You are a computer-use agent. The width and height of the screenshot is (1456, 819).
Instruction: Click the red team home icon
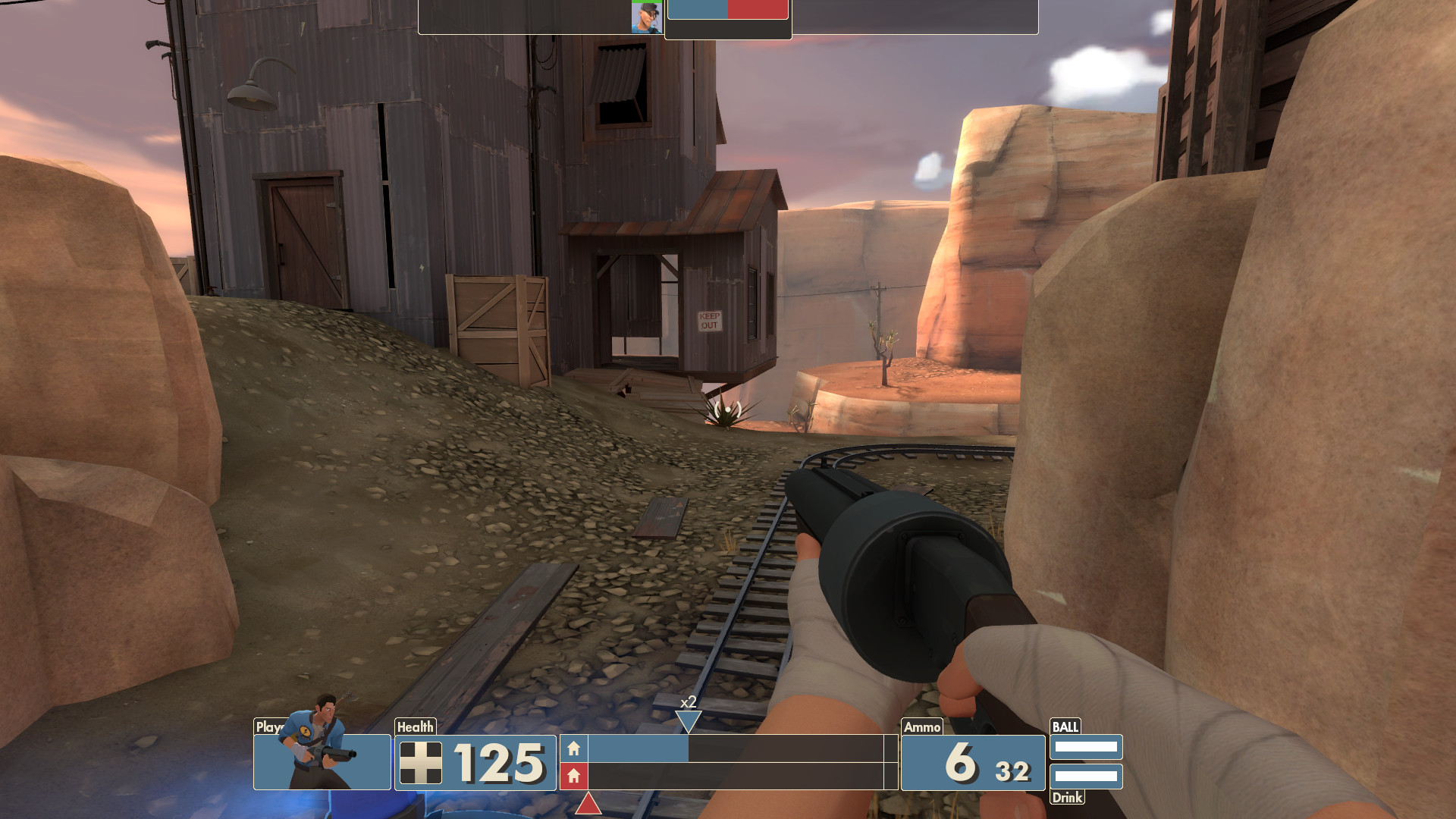pyautogui.click(x=575, y=777)
